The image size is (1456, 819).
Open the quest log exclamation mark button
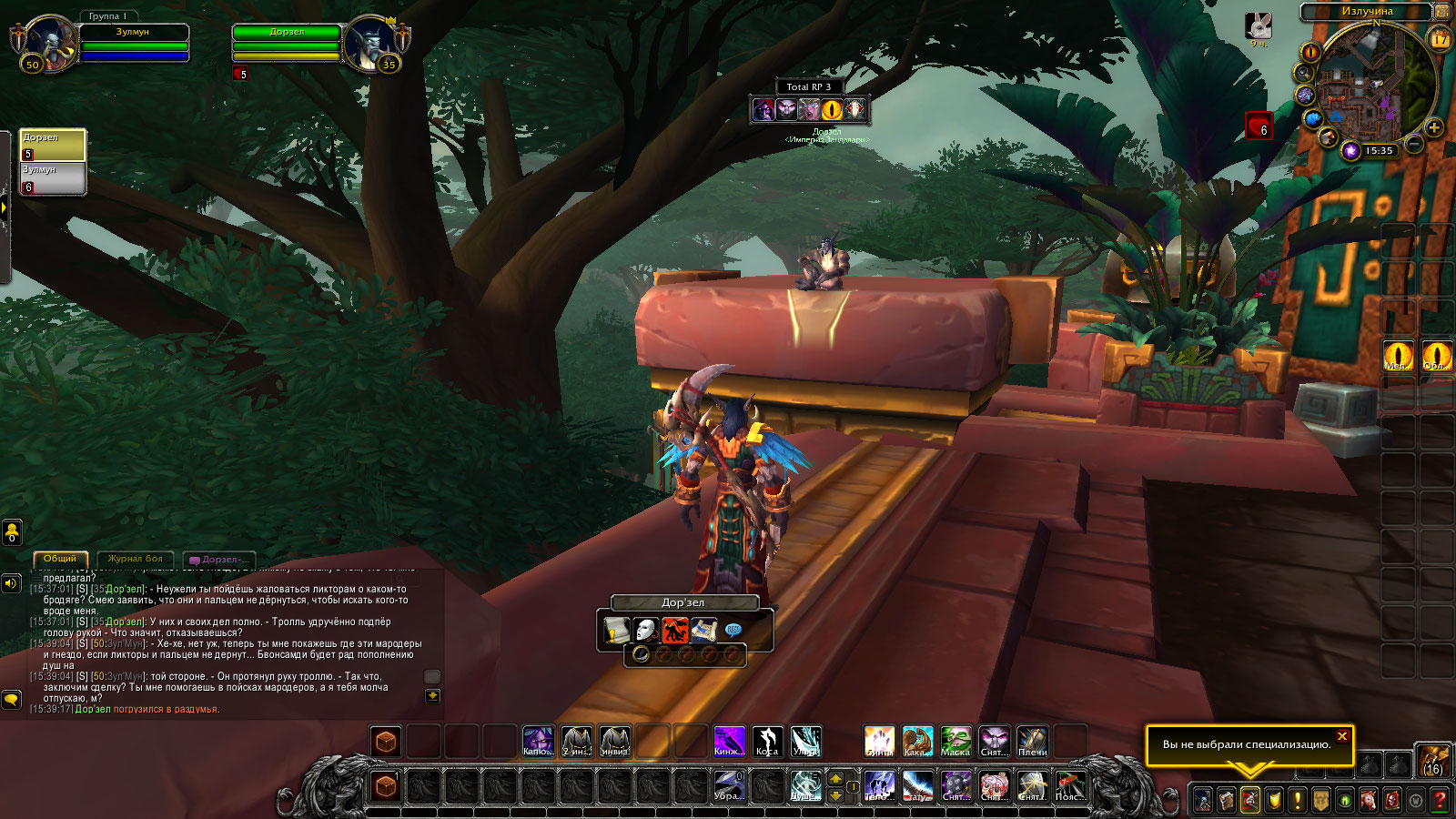(x=1297, y=801)
